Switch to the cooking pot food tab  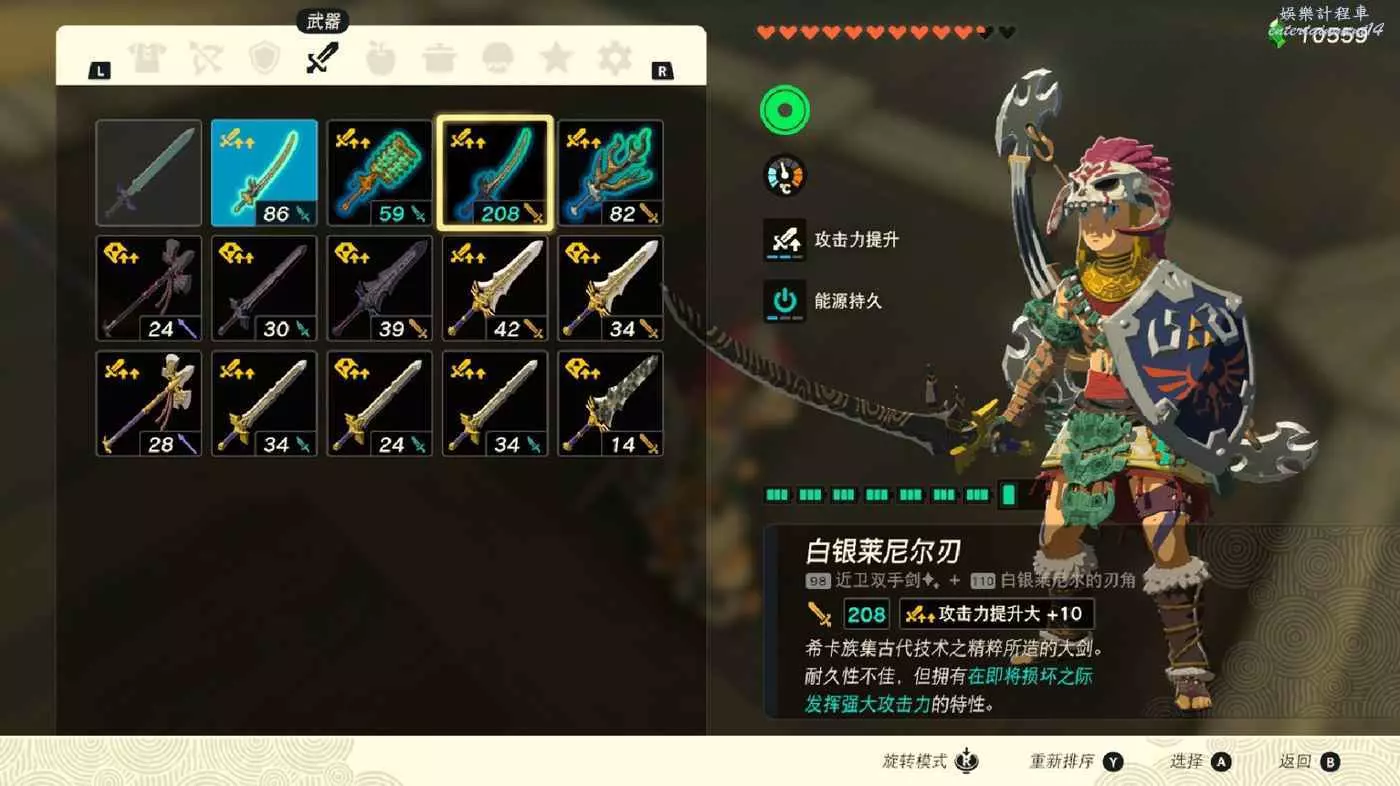(x=439, y=59)
